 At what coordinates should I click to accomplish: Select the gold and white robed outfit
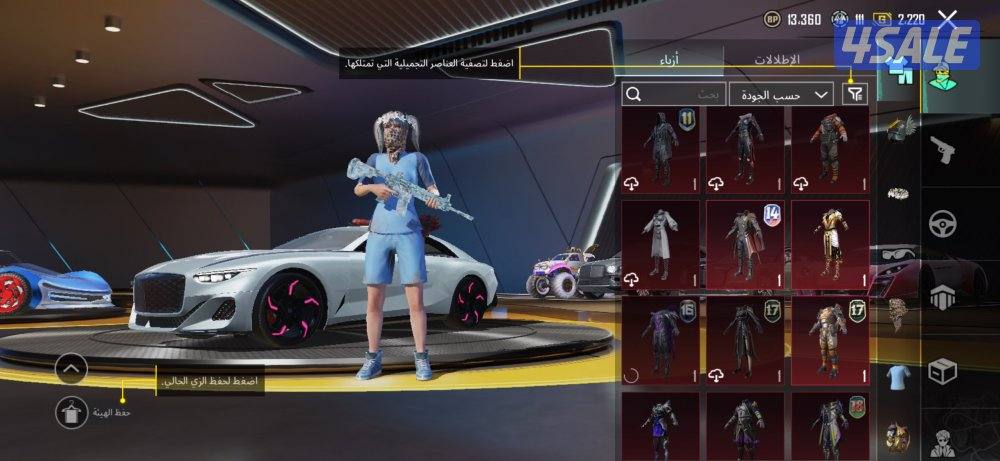coord(830,245)
